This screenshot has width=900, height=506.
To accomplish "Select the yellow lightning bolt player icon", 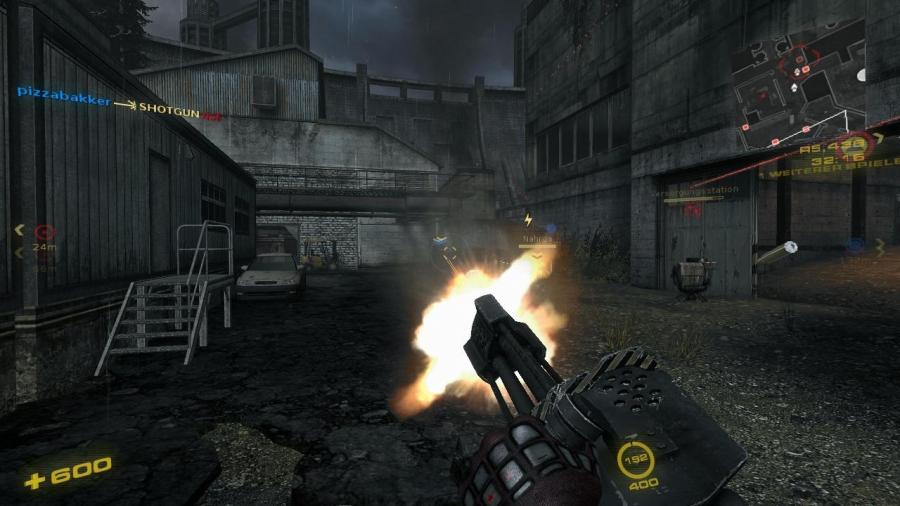I will 528,218.
